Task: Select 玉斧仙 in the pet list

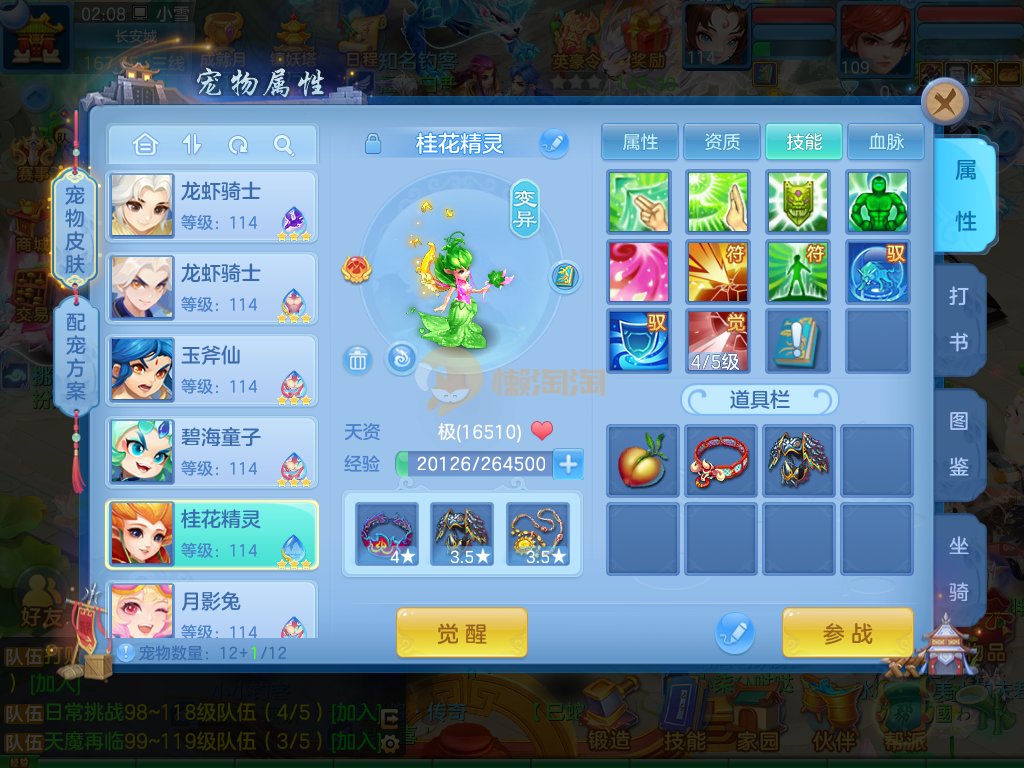Action: coord(212,369)
